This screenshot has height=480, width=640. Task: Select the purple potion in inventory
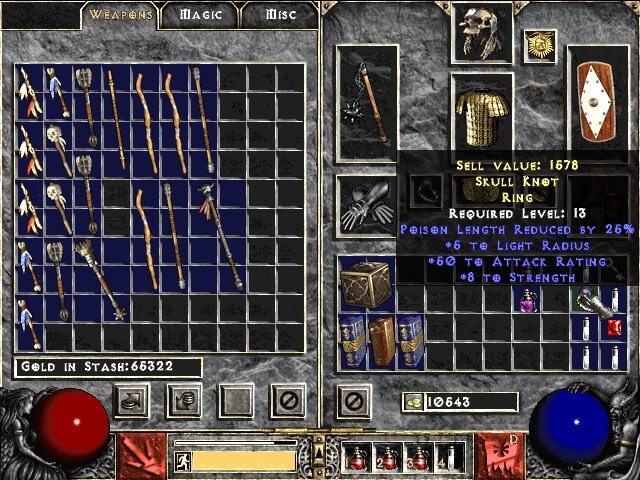click(x=527, y=299)
